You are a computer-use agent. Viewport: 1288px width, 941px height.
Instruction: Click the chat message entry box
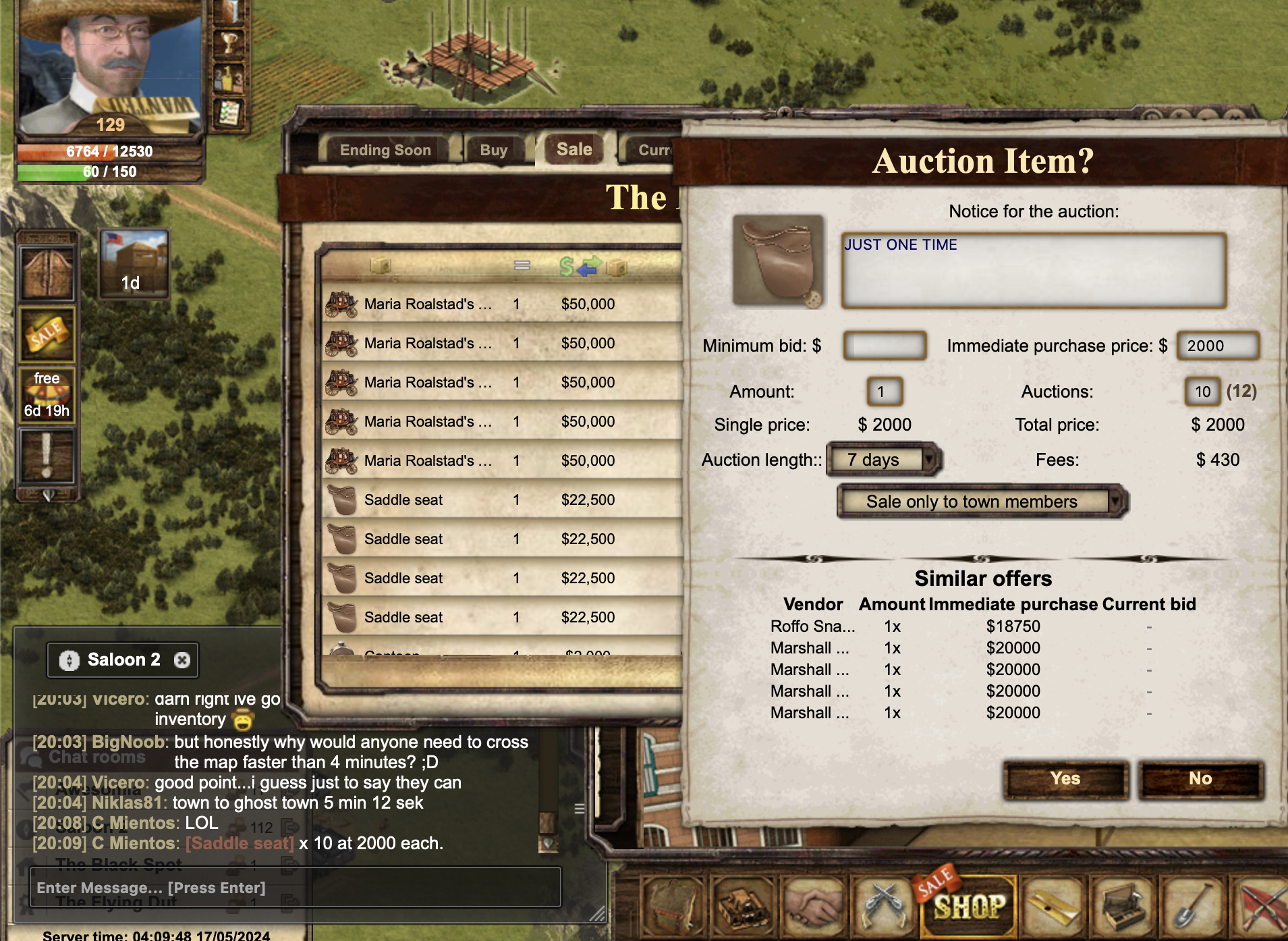click(x=295, y=888)
